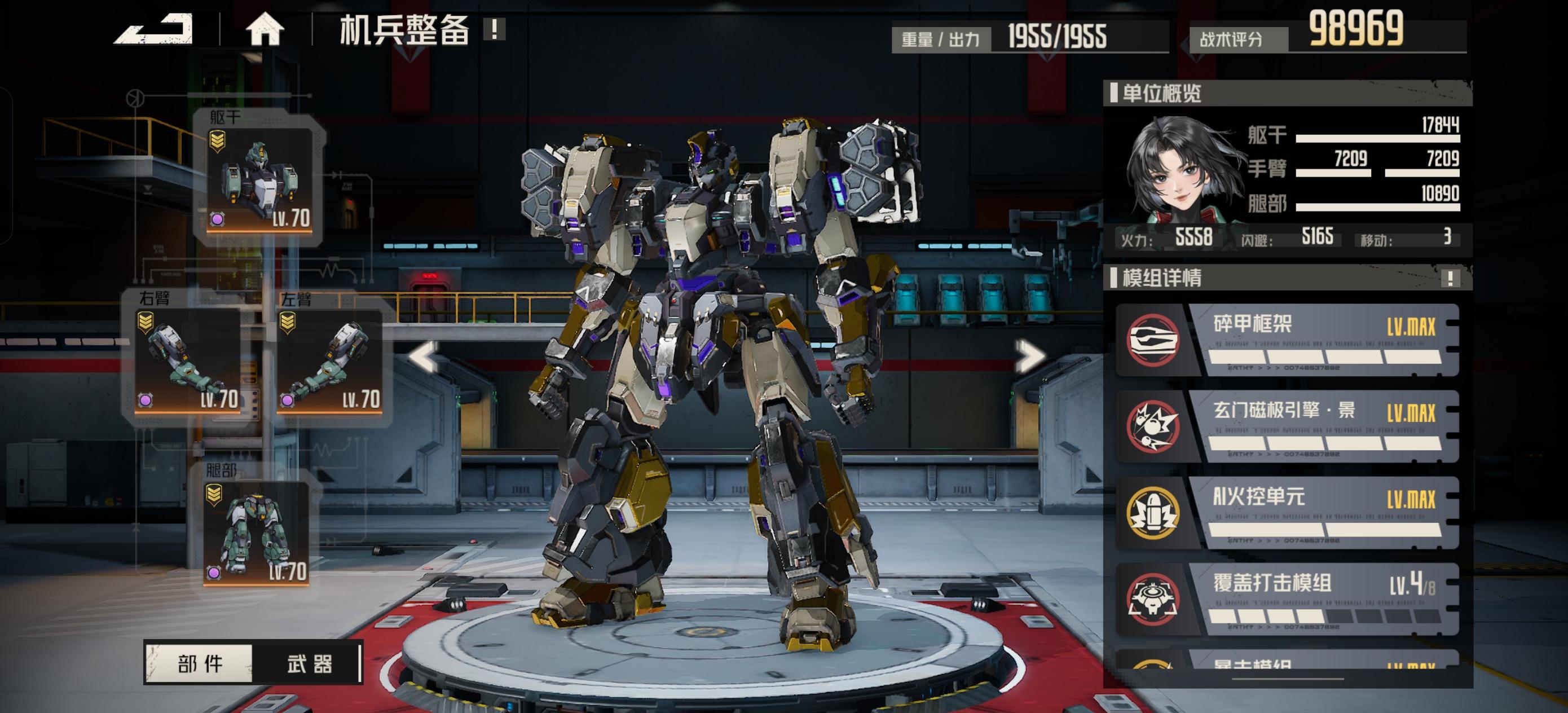Viewport: 1568px width, 713px height.
Task: Return to the home screen
Action: coord(265,29)
